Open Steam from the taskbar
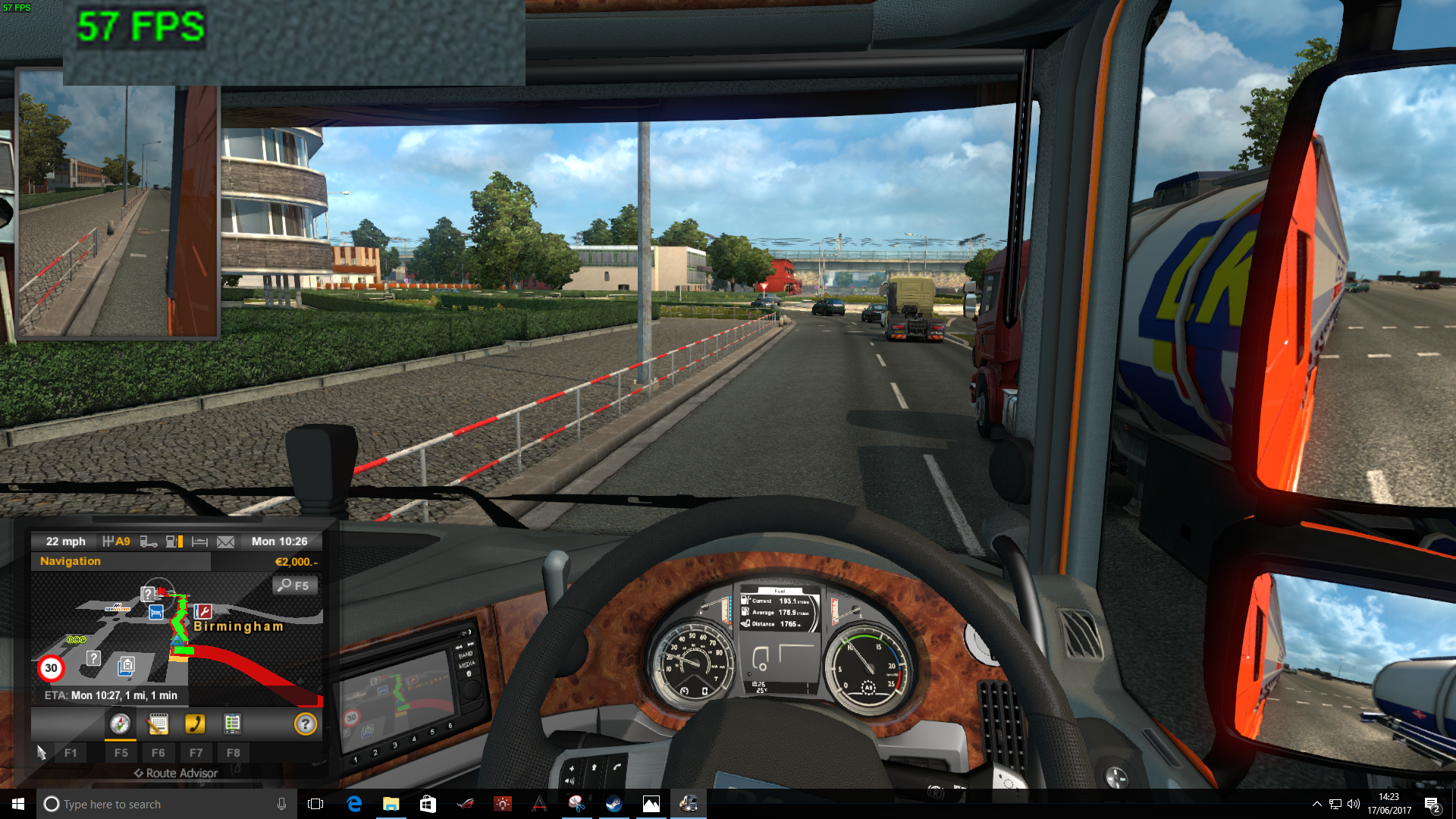Viewport: 1456px width, 819px height. coord(613,804)
